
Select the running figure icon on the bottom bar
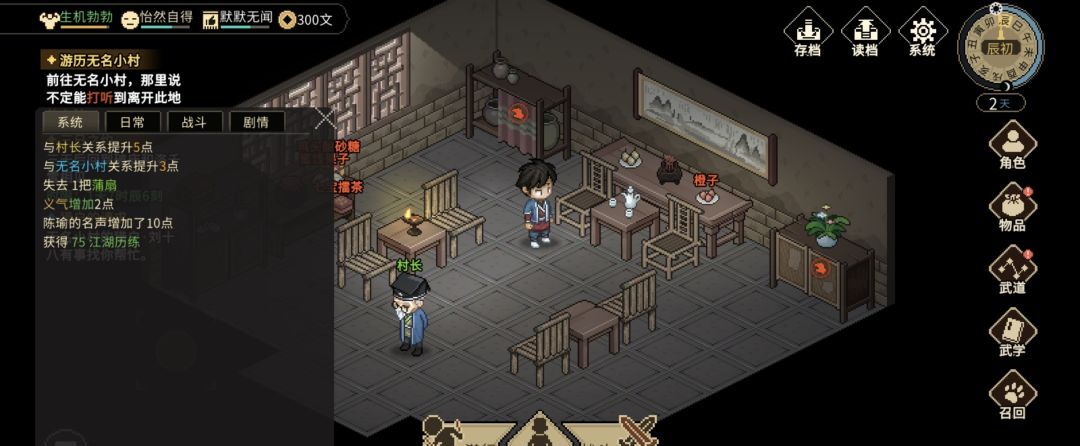443,432
